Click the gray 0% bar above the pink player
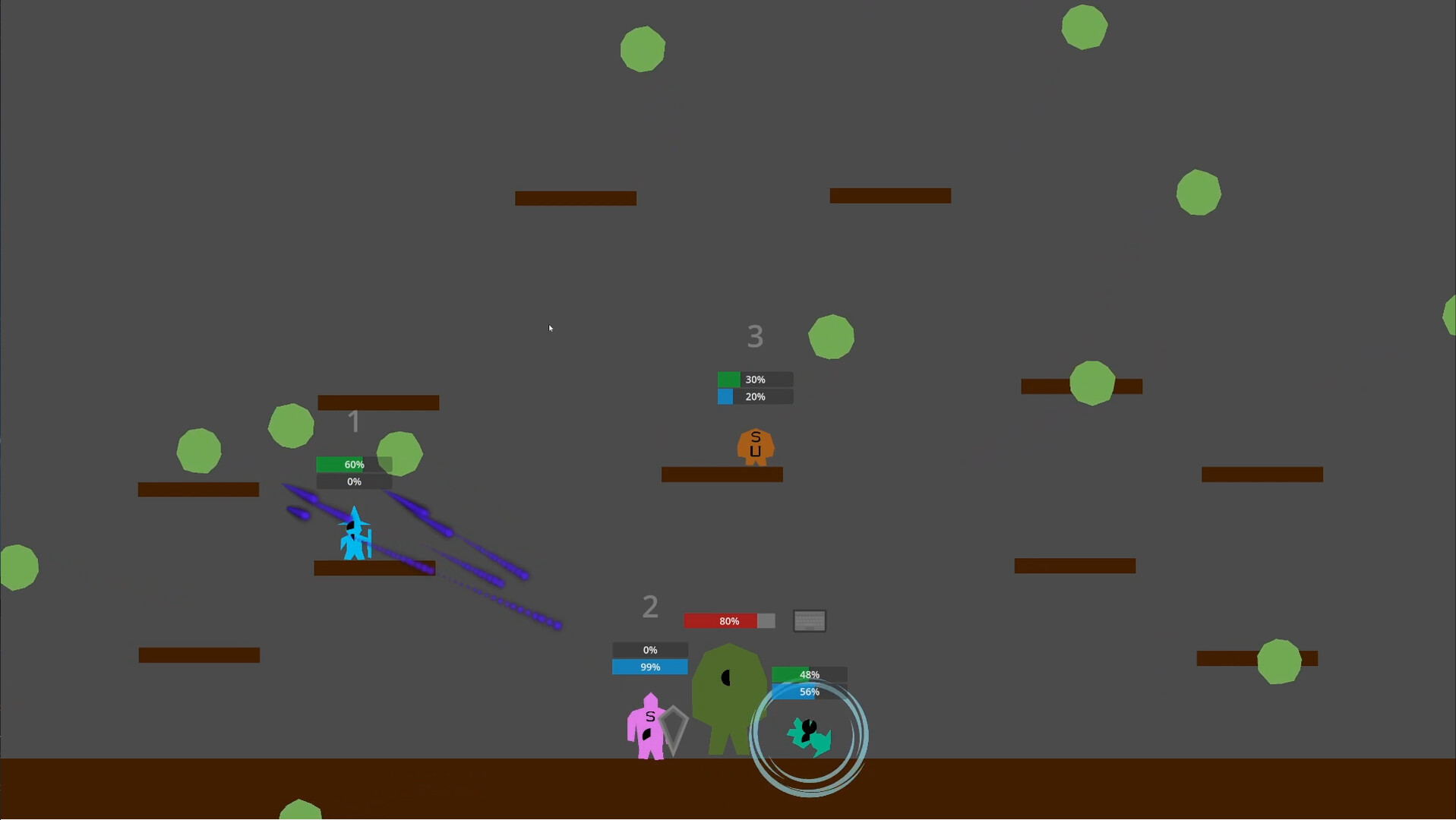This screenshot has width=1456, height=820. pyautogui.click(x=649, y=650)
